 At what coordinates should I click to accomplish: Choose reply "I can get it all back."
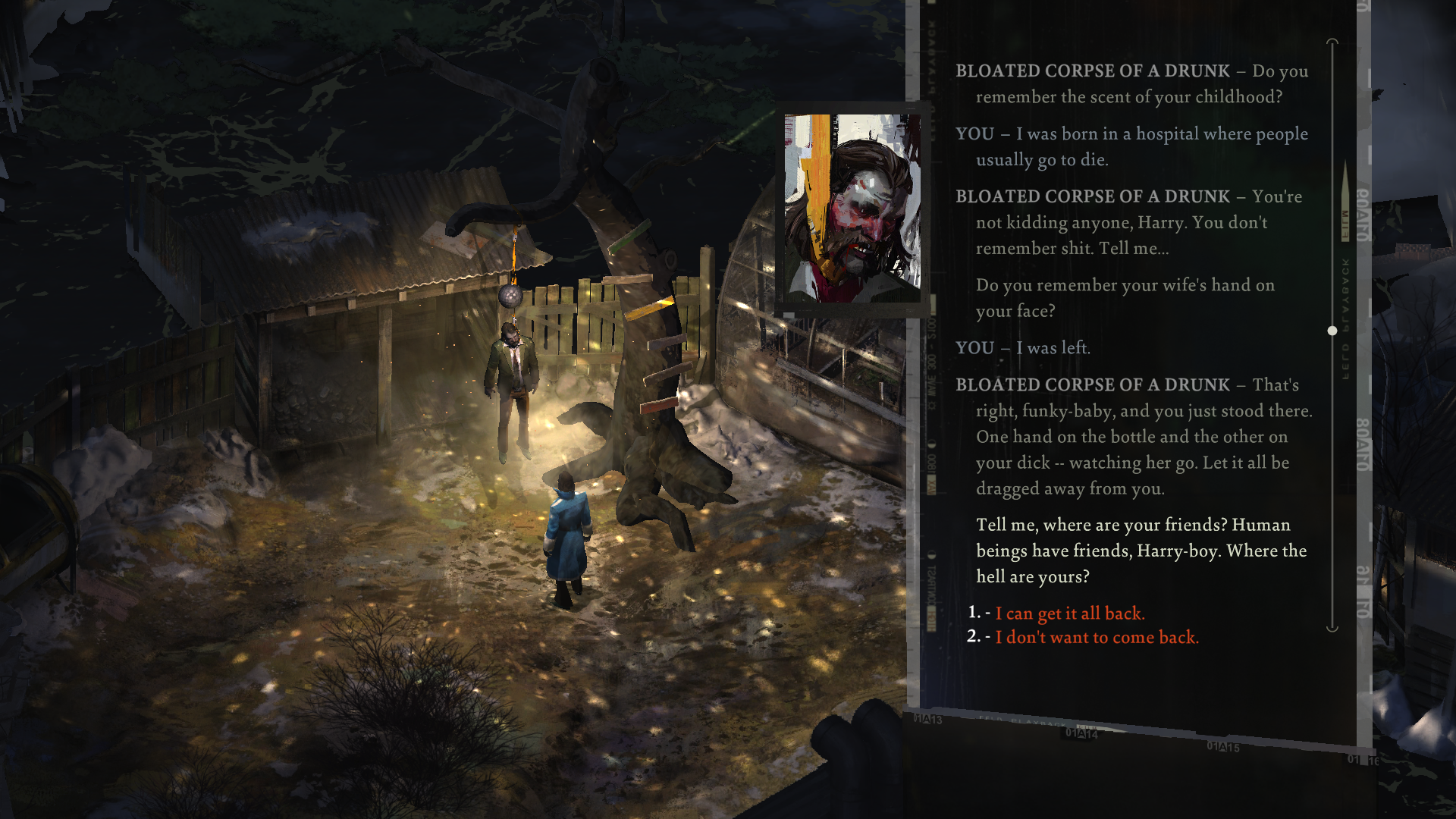[x=1069, y=613]
